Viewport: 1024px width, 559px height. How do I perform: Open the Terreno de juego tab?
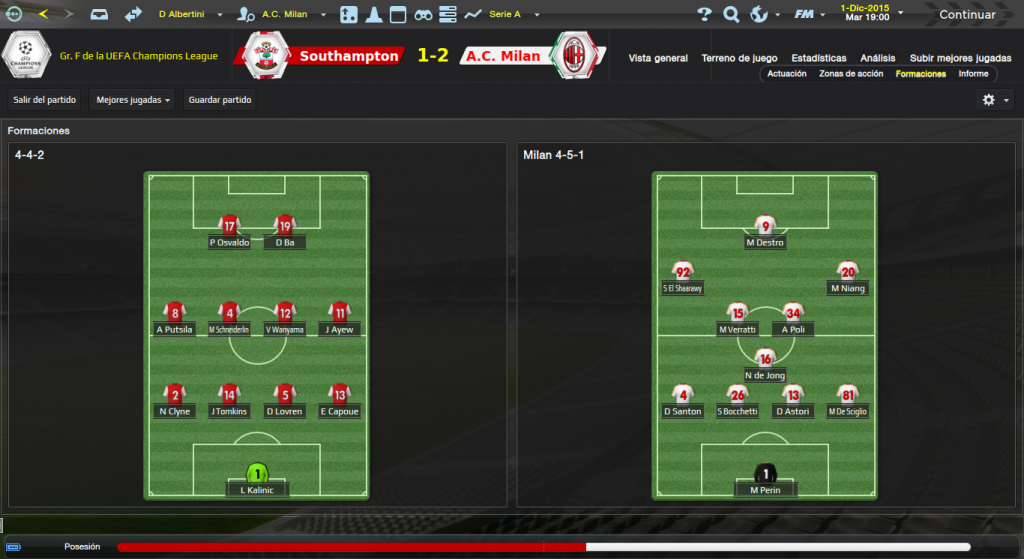[739, 58]
